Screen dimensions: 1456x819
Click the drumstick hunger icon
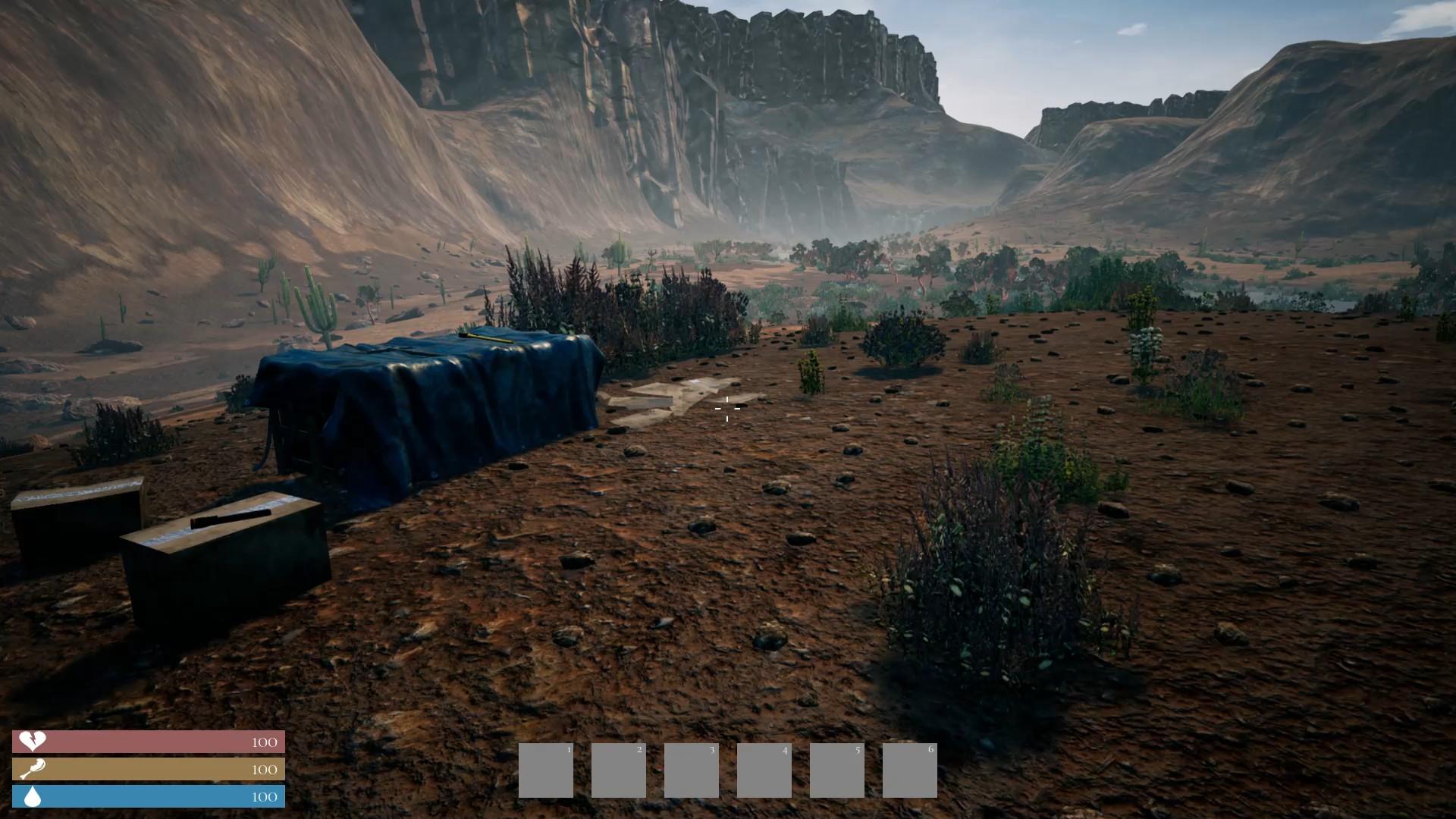point(32,770)
